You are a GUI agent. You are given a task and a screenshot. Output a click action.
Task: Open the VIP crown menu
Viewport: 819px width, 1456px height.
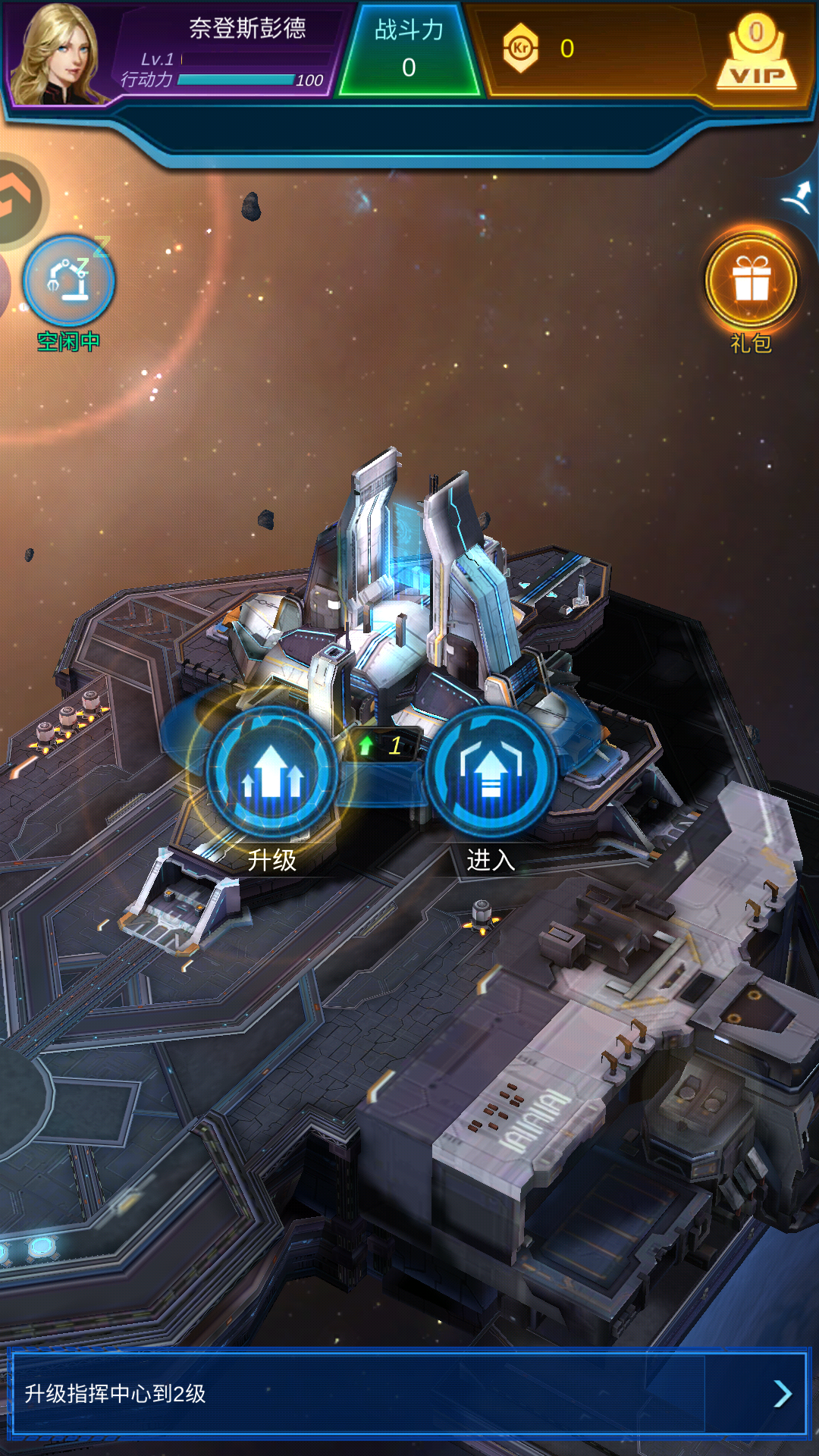pos(756,55)
